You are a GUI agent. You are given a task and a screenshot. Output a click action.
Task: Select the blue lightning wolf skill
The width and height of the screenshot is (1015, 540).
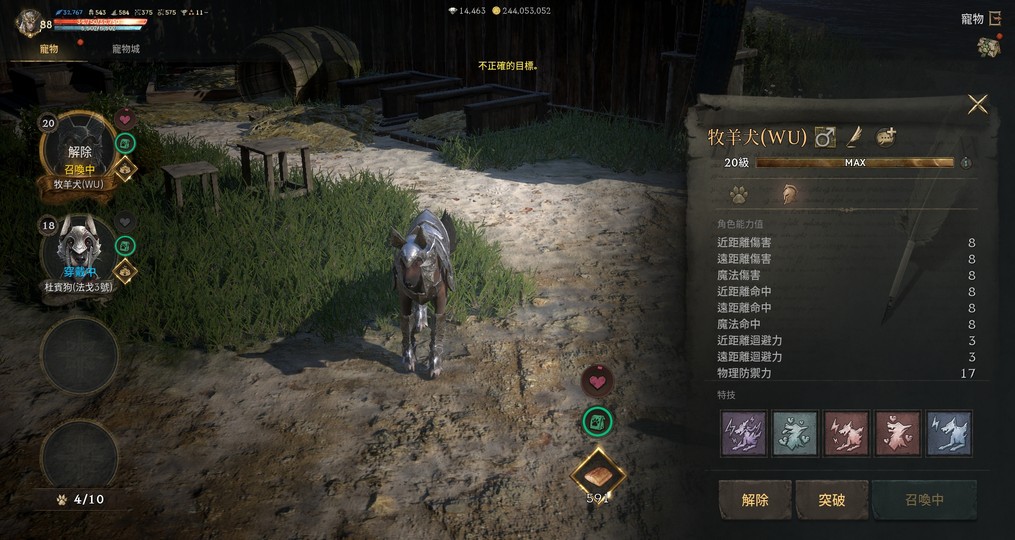(948, 433)
